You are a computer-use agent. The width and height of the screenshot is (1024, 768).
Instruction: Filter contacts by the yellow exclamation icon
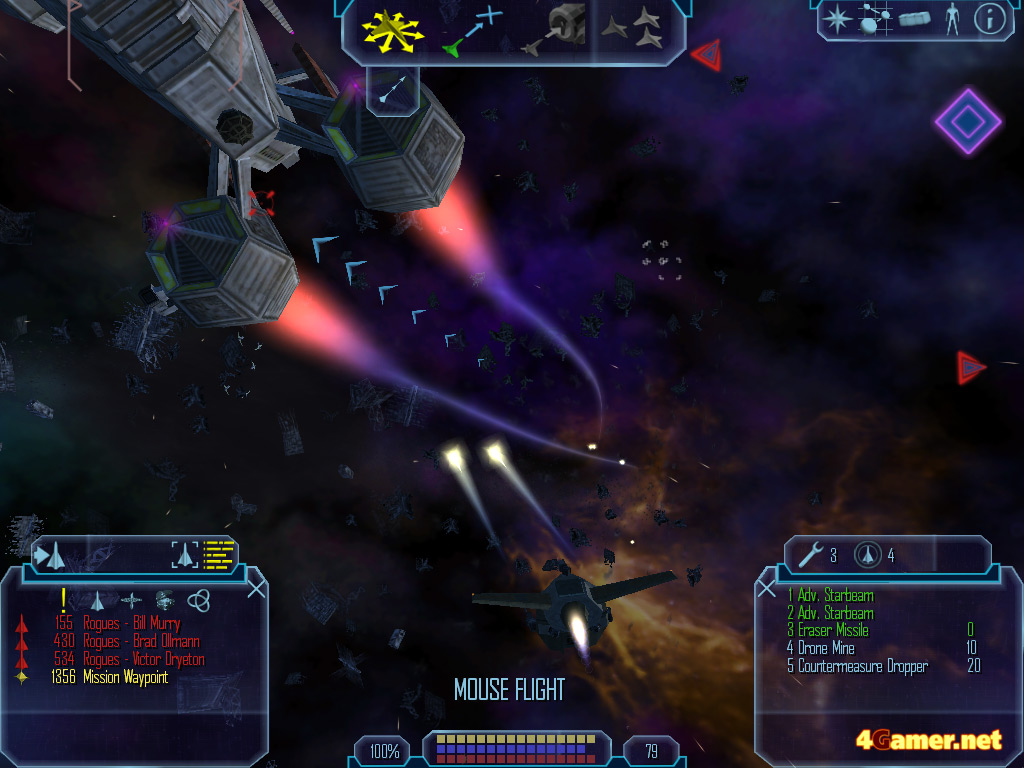[64, 599]
